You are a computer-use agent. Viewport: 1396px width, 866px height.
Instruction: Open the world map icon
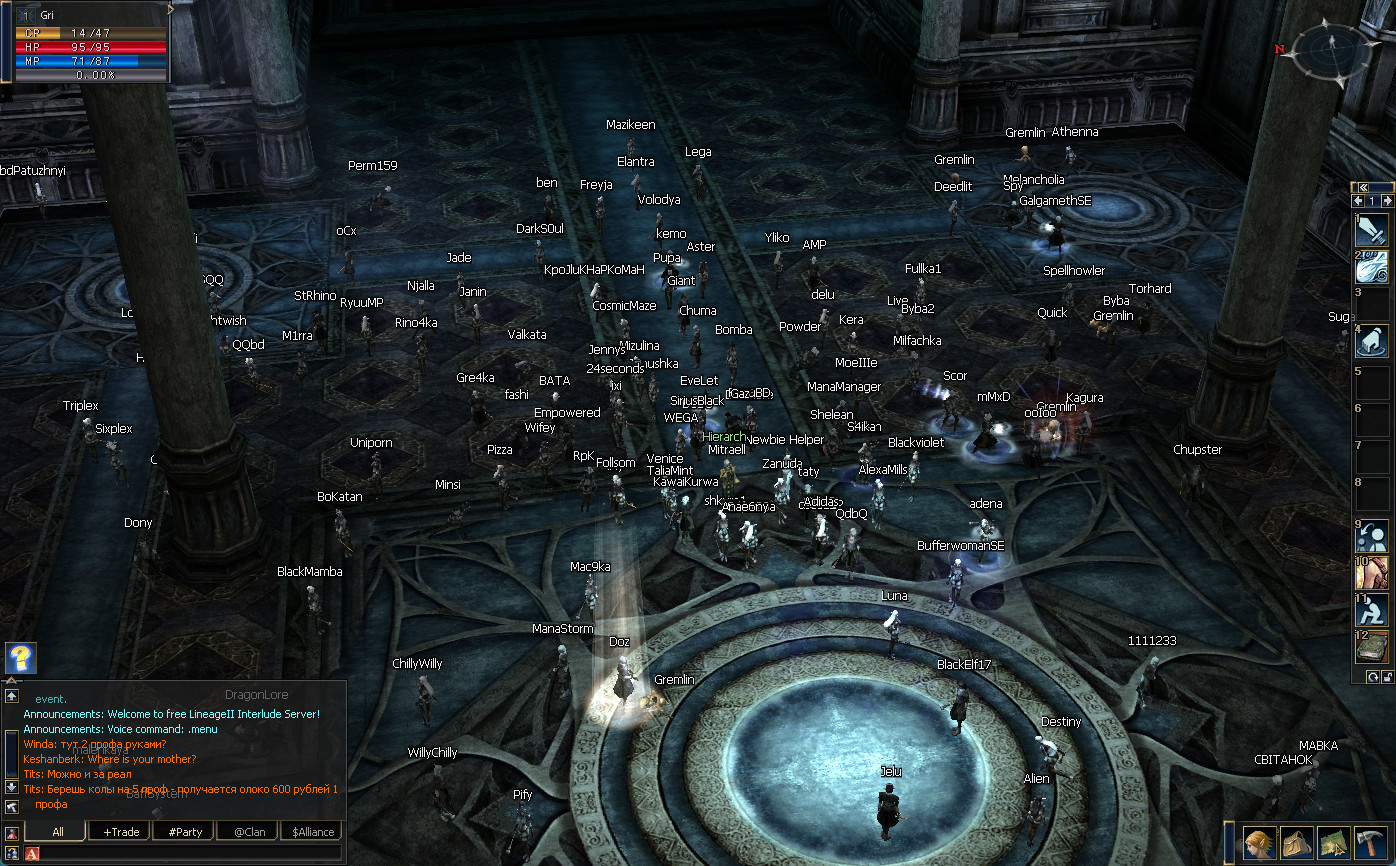1333,842
